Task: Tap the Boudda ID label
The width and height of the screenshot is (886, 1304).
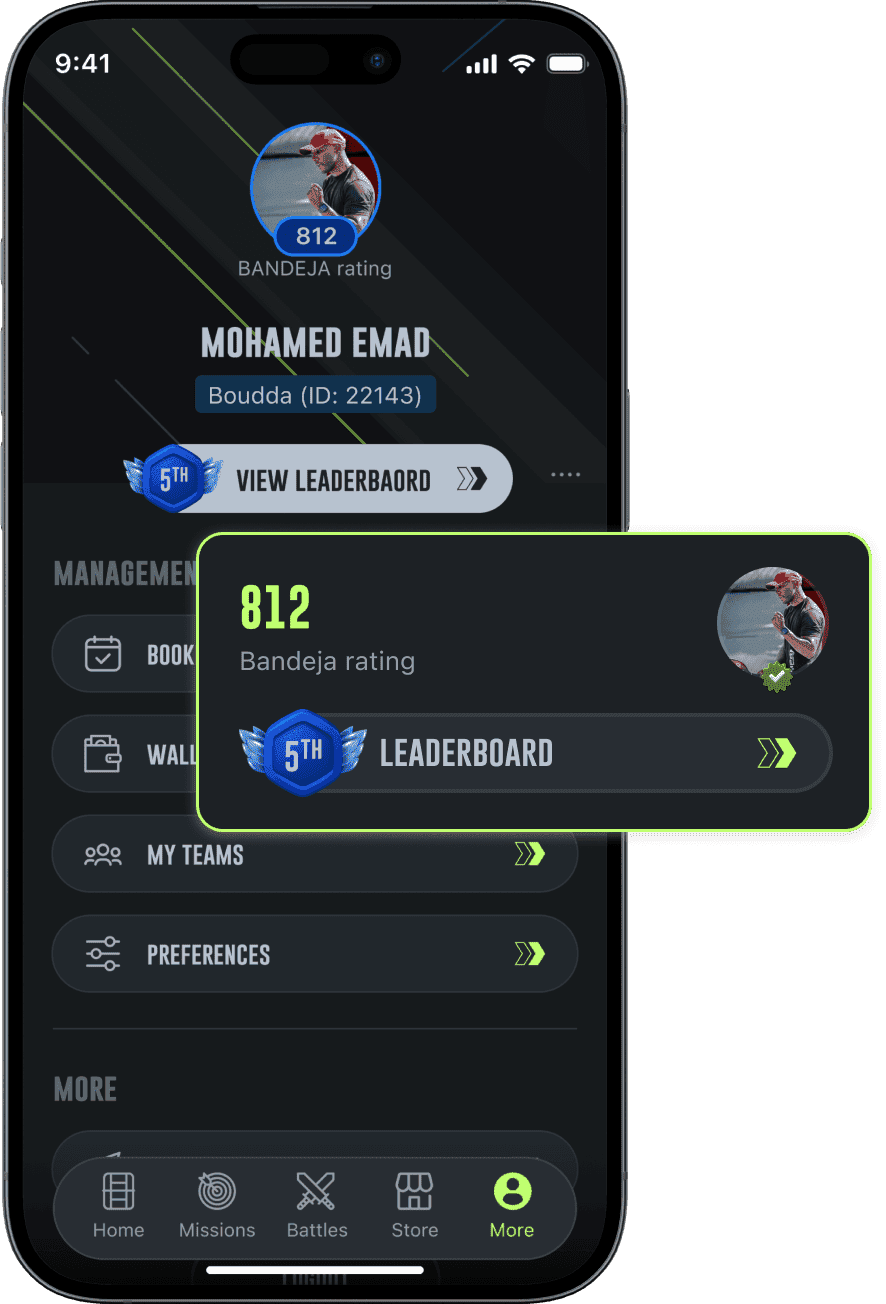Action: (x=315, y=395)
